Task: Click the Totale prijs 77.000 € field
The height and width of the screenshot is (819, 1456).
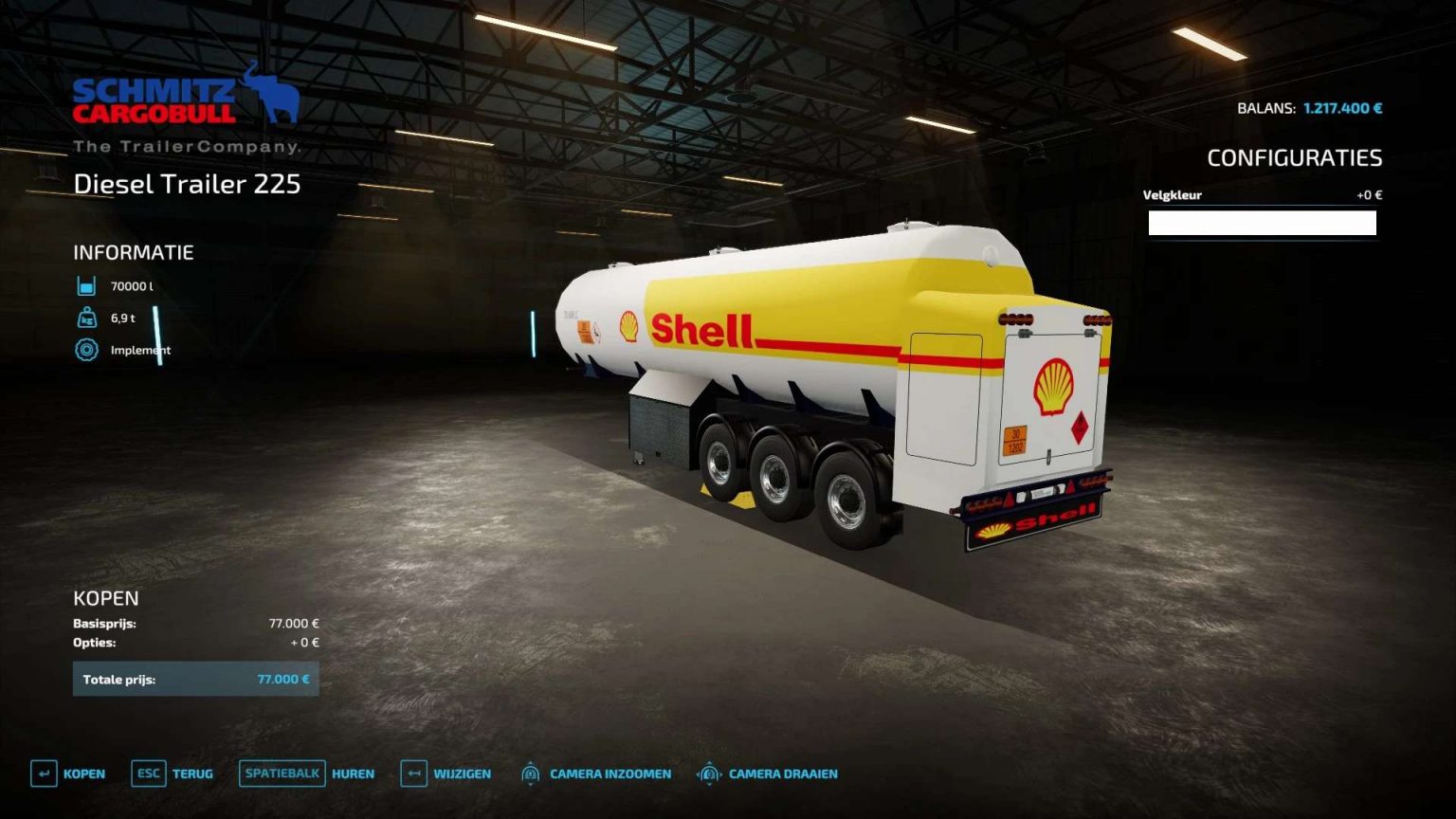Action: (x=196, y=679)
